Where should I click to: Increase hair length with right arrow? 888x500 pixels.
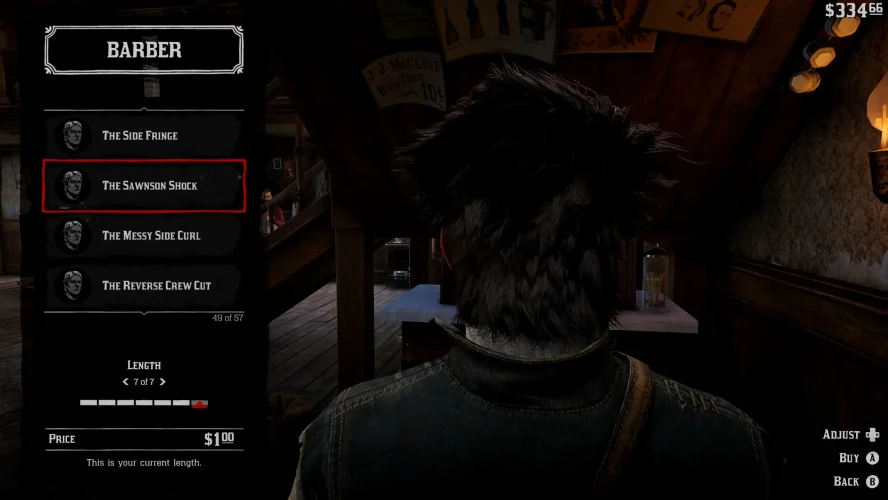coord(163,382)
